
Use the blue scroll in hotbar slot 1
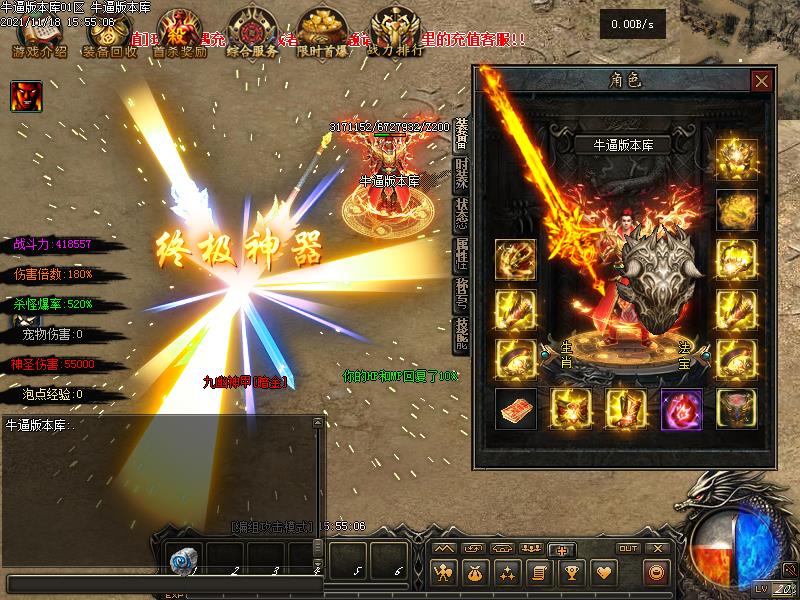pos(181,561)
